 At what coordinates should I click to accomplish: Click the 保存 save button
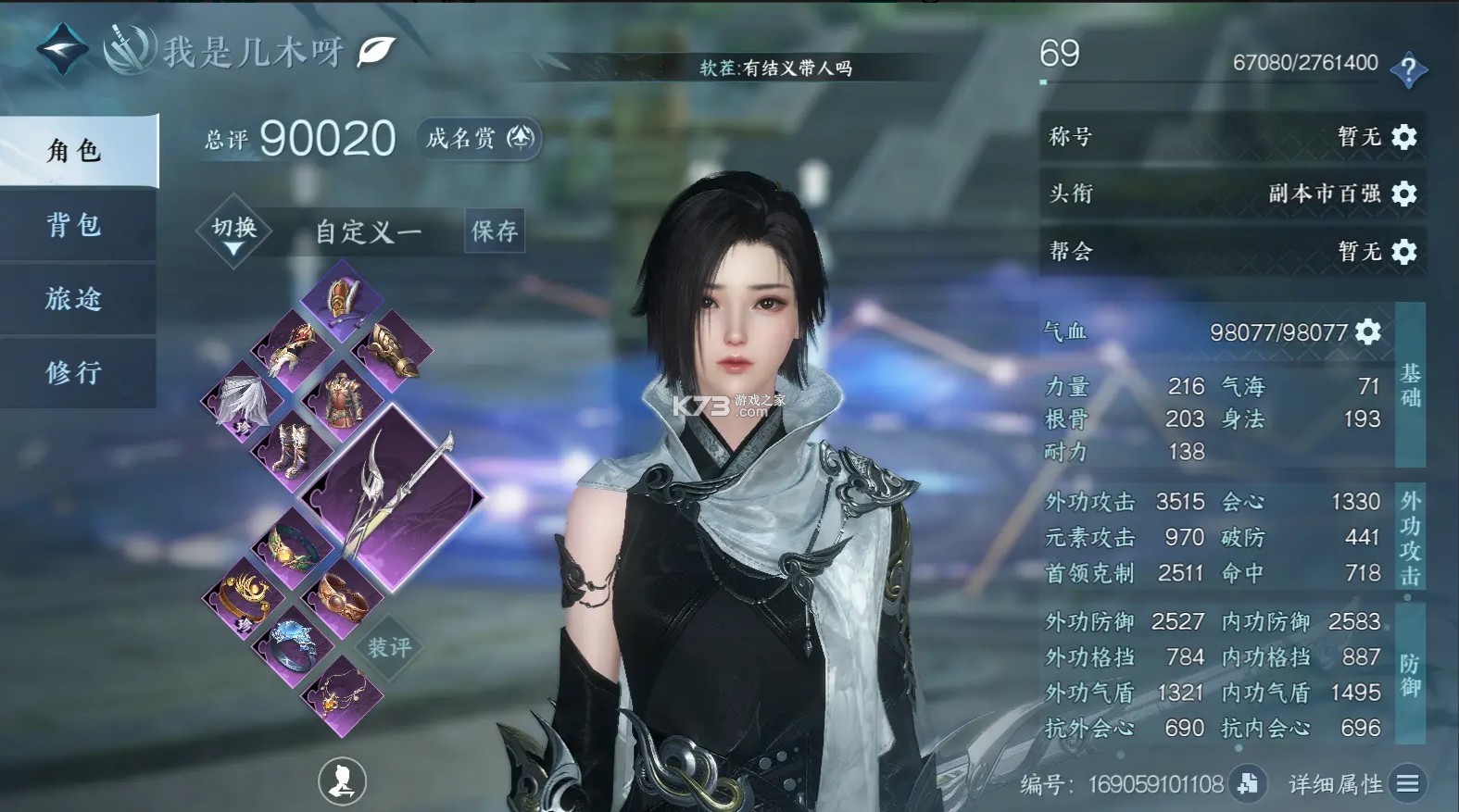pyautogui.click(x=495, y=231)
